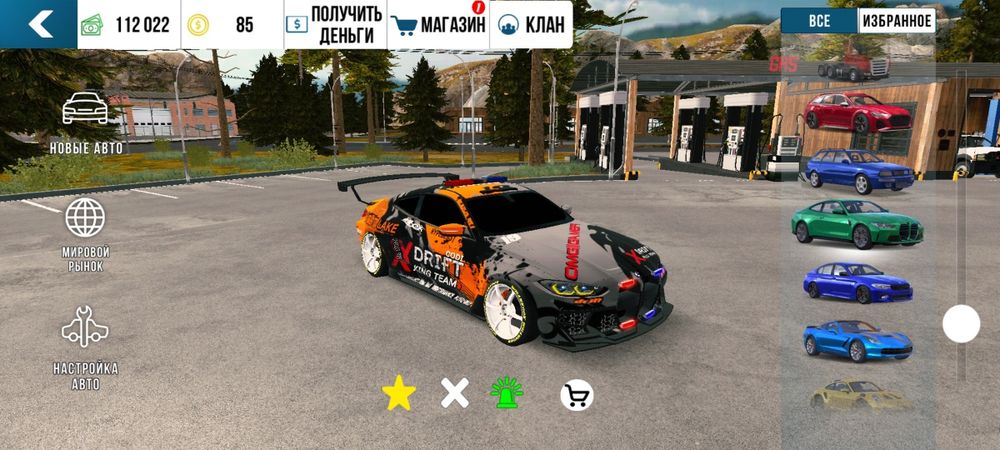Open the Мировой Рынок world market
Viewport: 1000px width, 450px height.
click(x=86, y=234)
